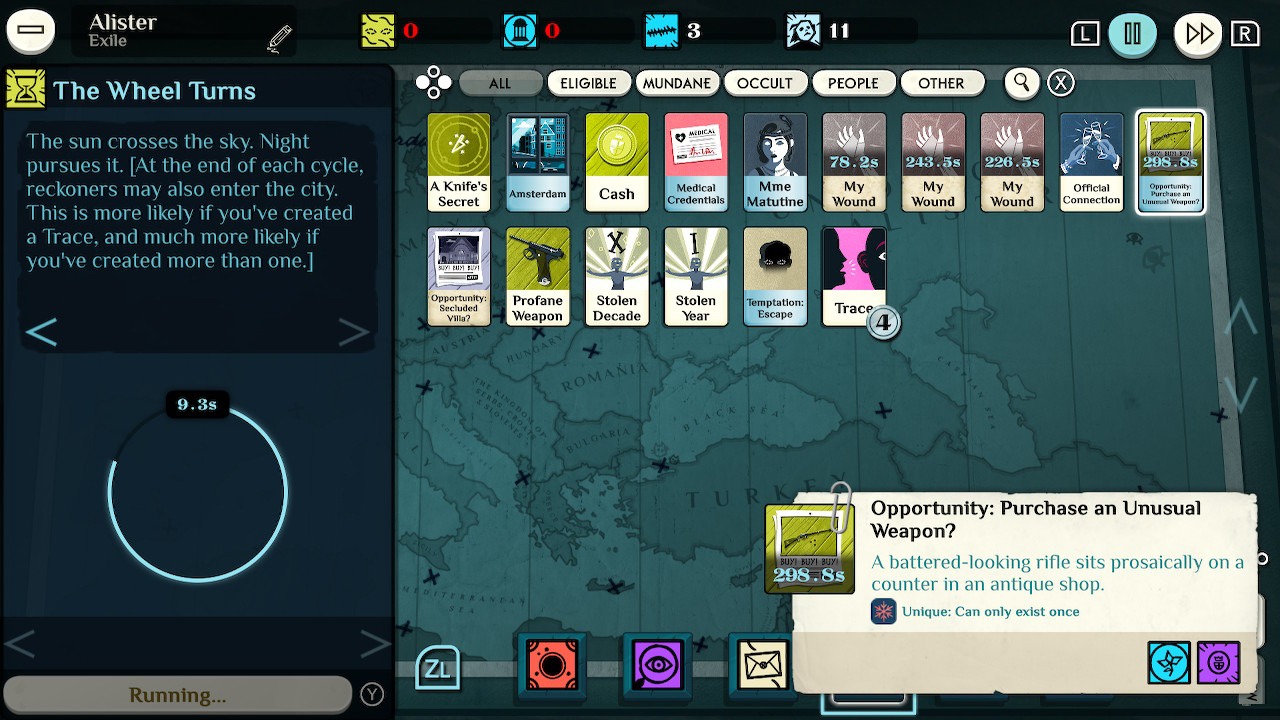Click the left chevron under The Wheel Turns text
The height and width of the screenshot is (720, 1280).
pos(42,331)
